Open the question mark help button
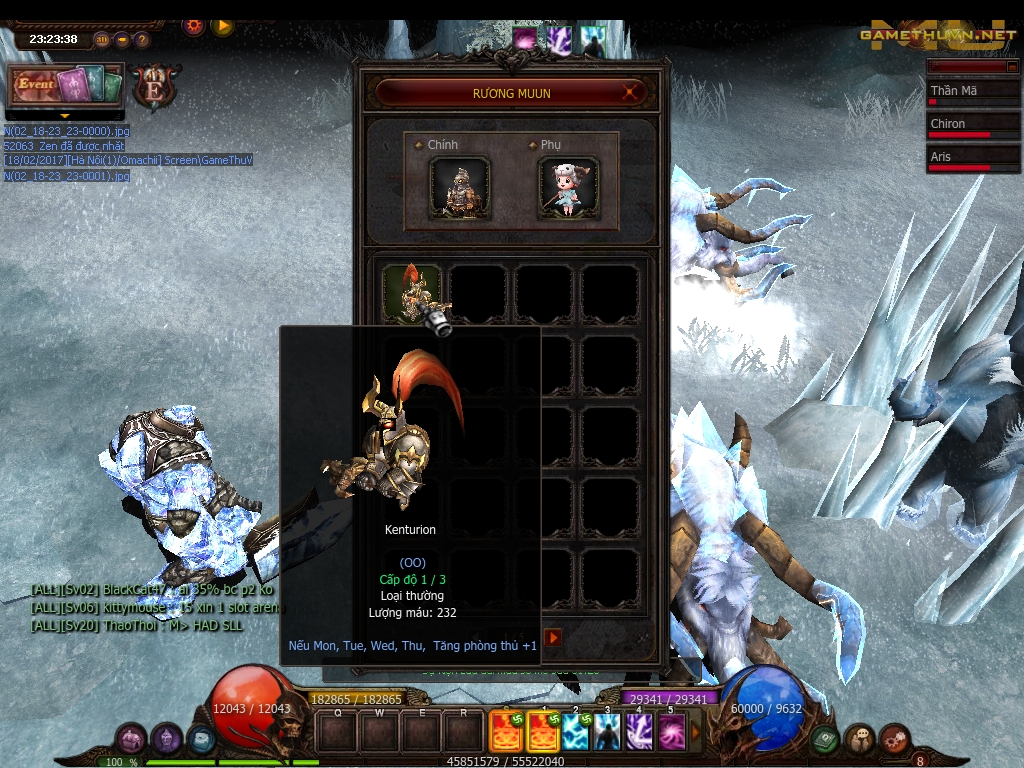 tap(142, 40)
